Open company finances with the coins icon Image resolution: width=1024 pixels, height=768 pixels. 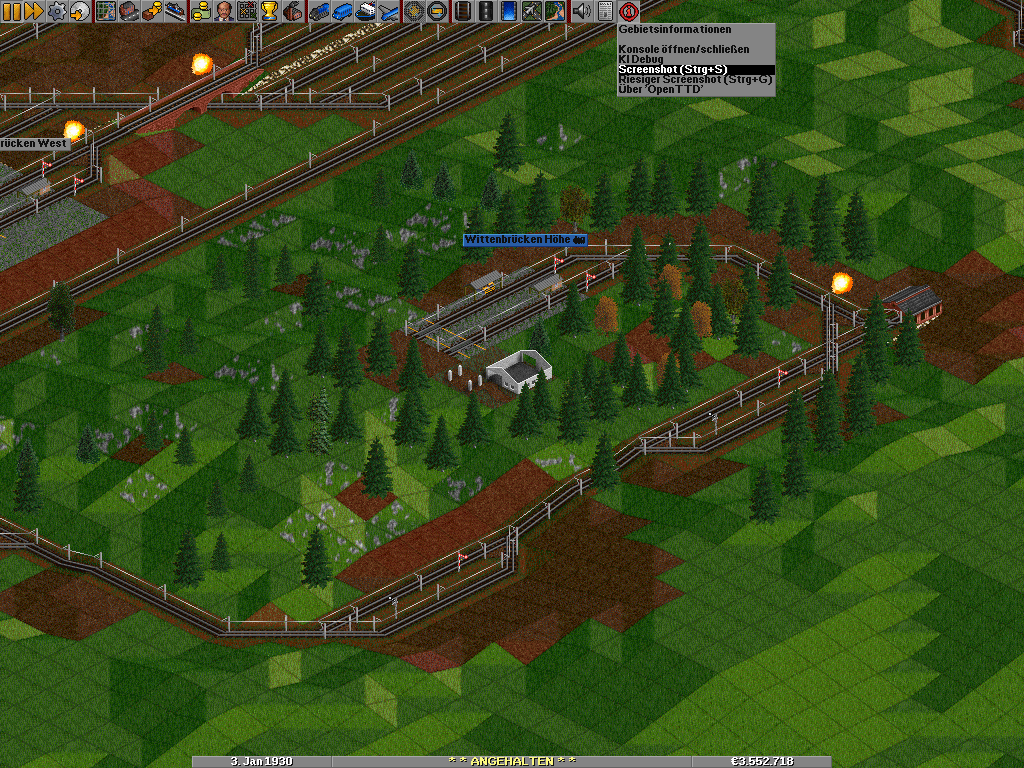201,11
